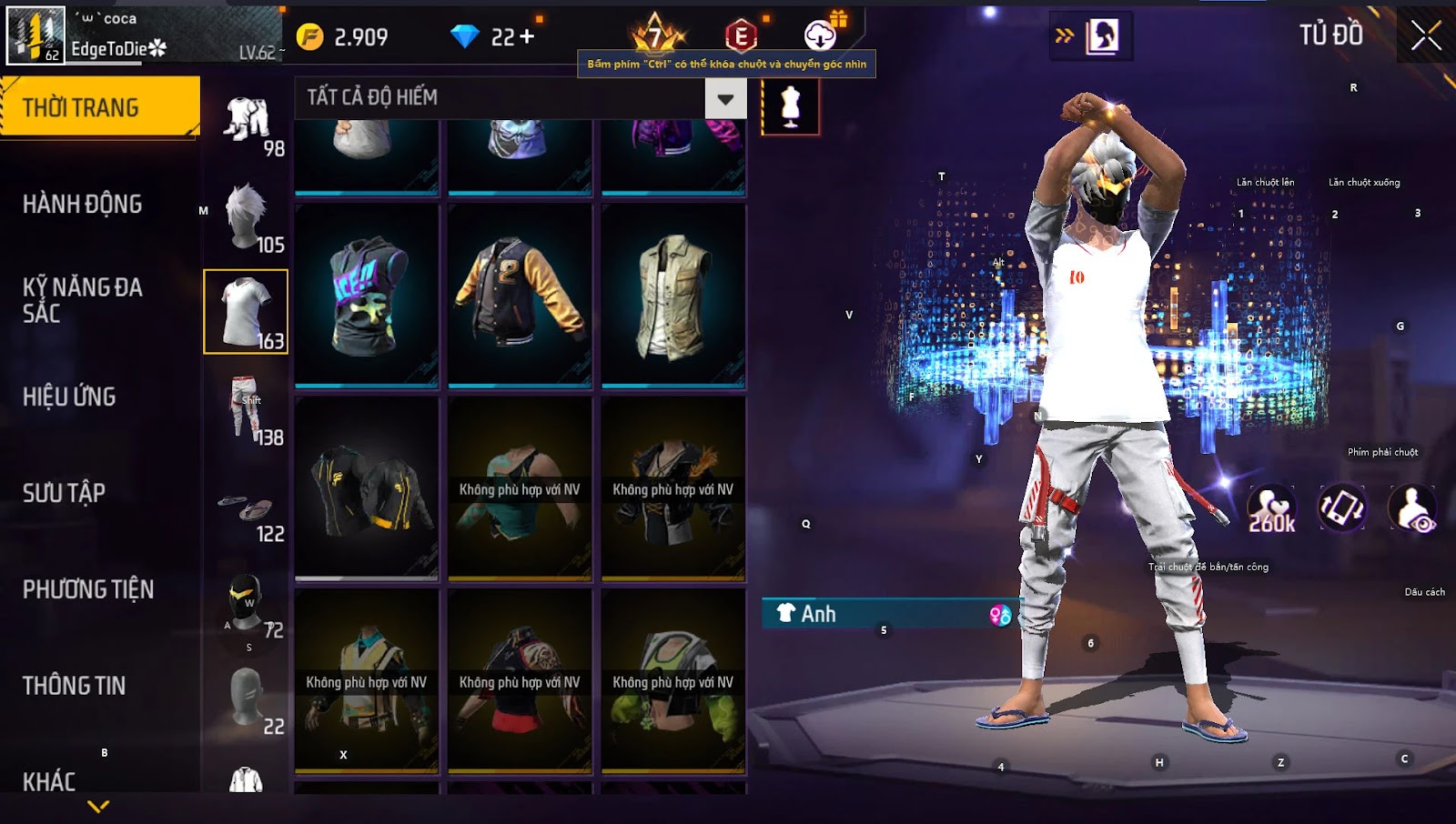Close the wardrobe with the X button
The height and width of the screenshot is (824, 1456).
[x=1425, y=36]
